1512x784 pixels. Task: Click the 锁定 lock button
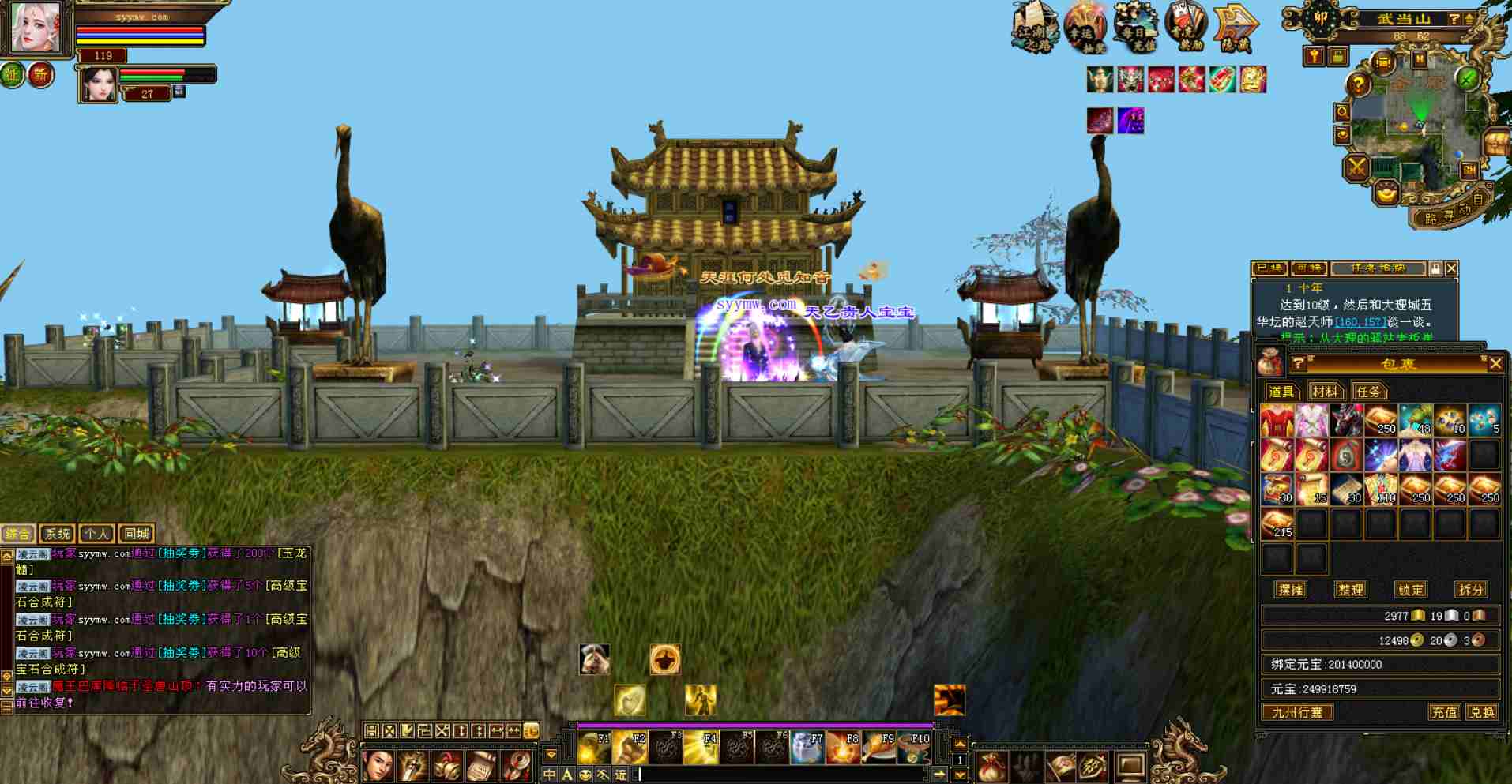click(x=1410, y=590)
